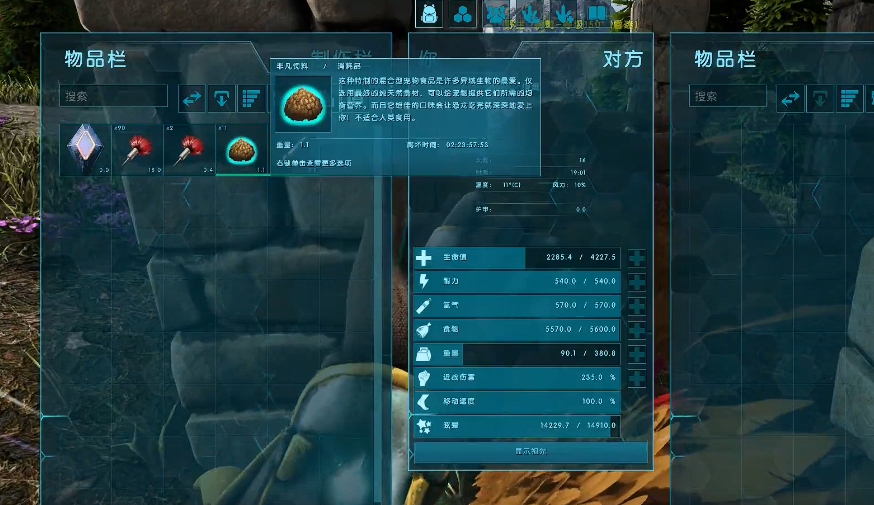Increase the food stat with its plus button
This screenshot has height=505, width=874.
coord(636,330)
